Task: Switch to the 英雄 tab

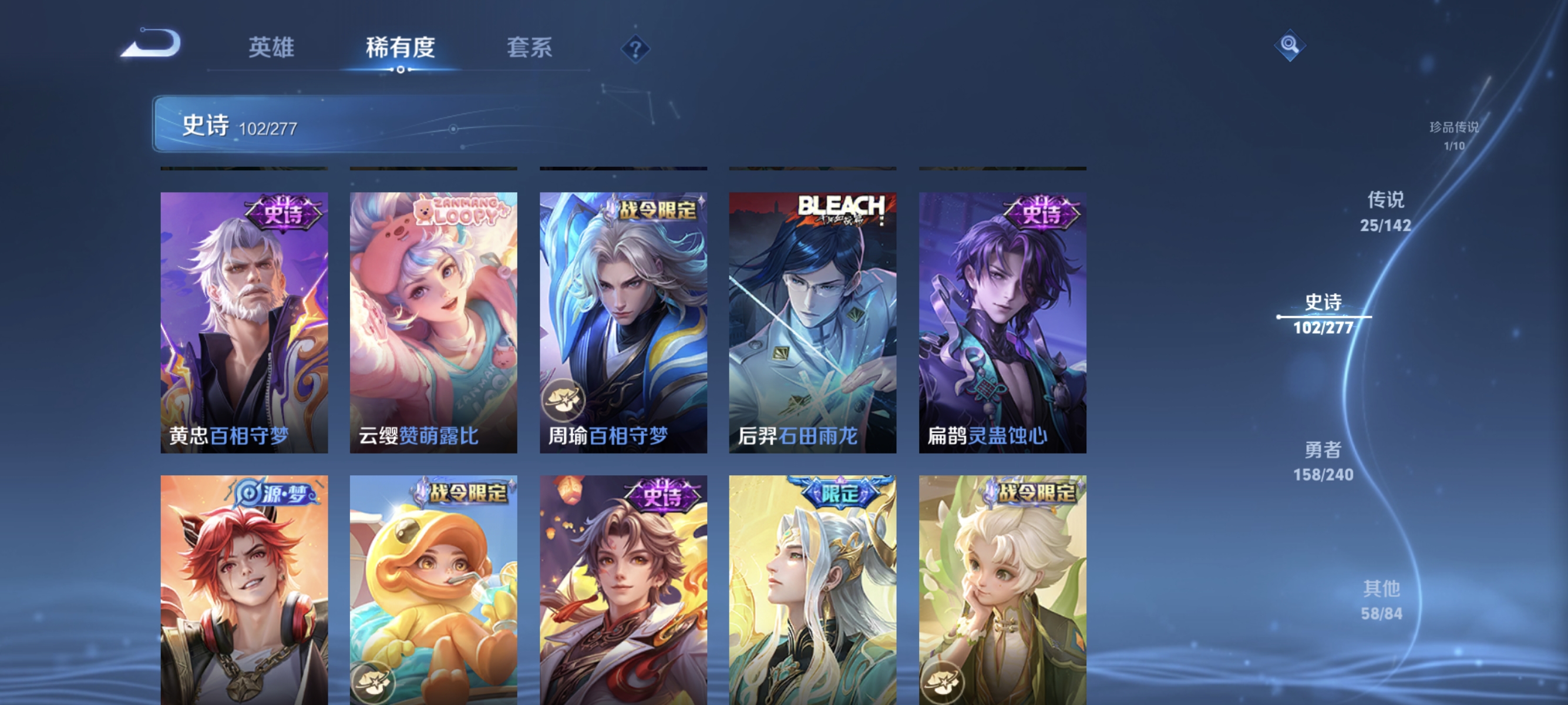Action: click(272, 48)
